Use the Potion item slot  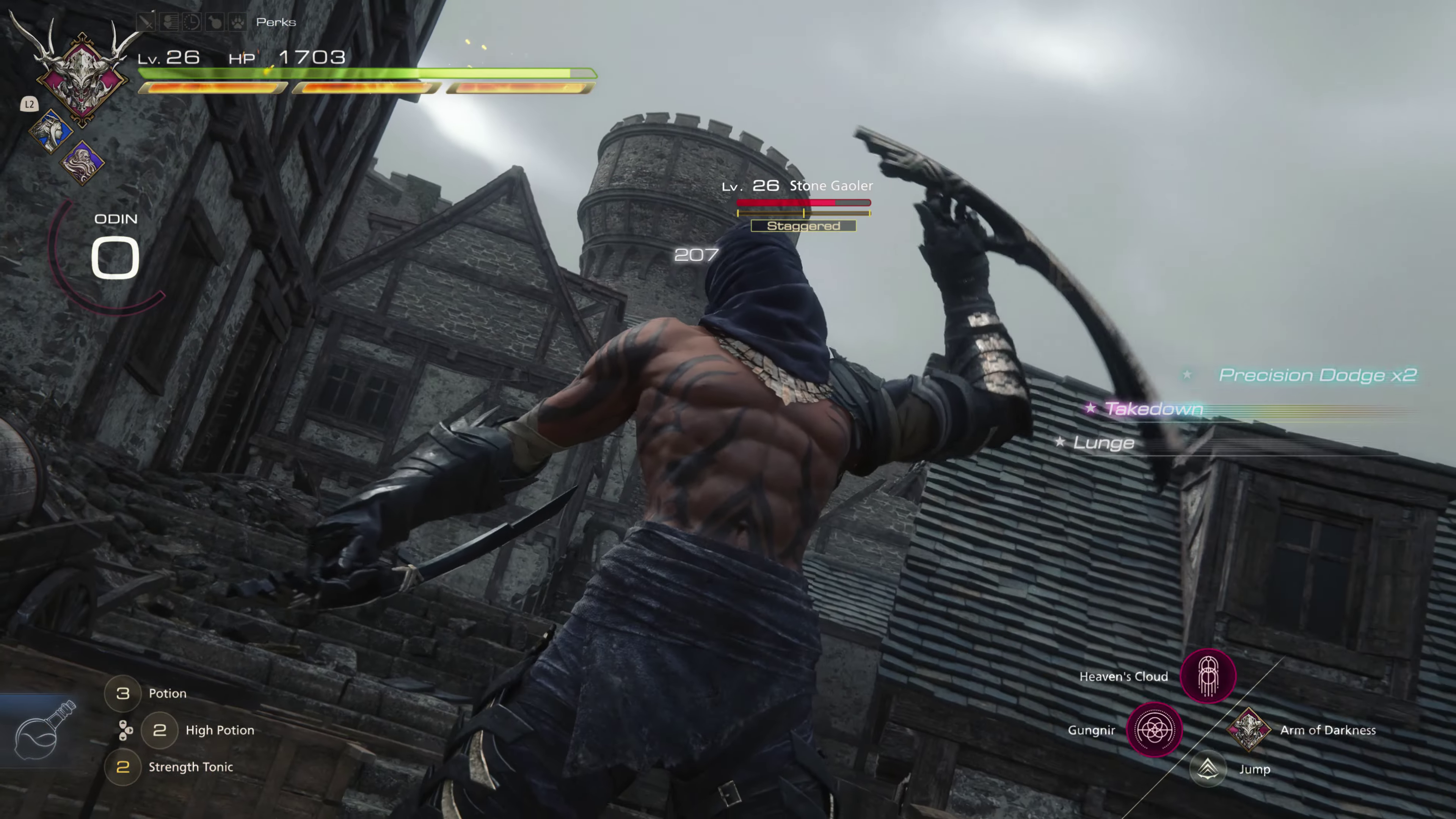(122, 693)
